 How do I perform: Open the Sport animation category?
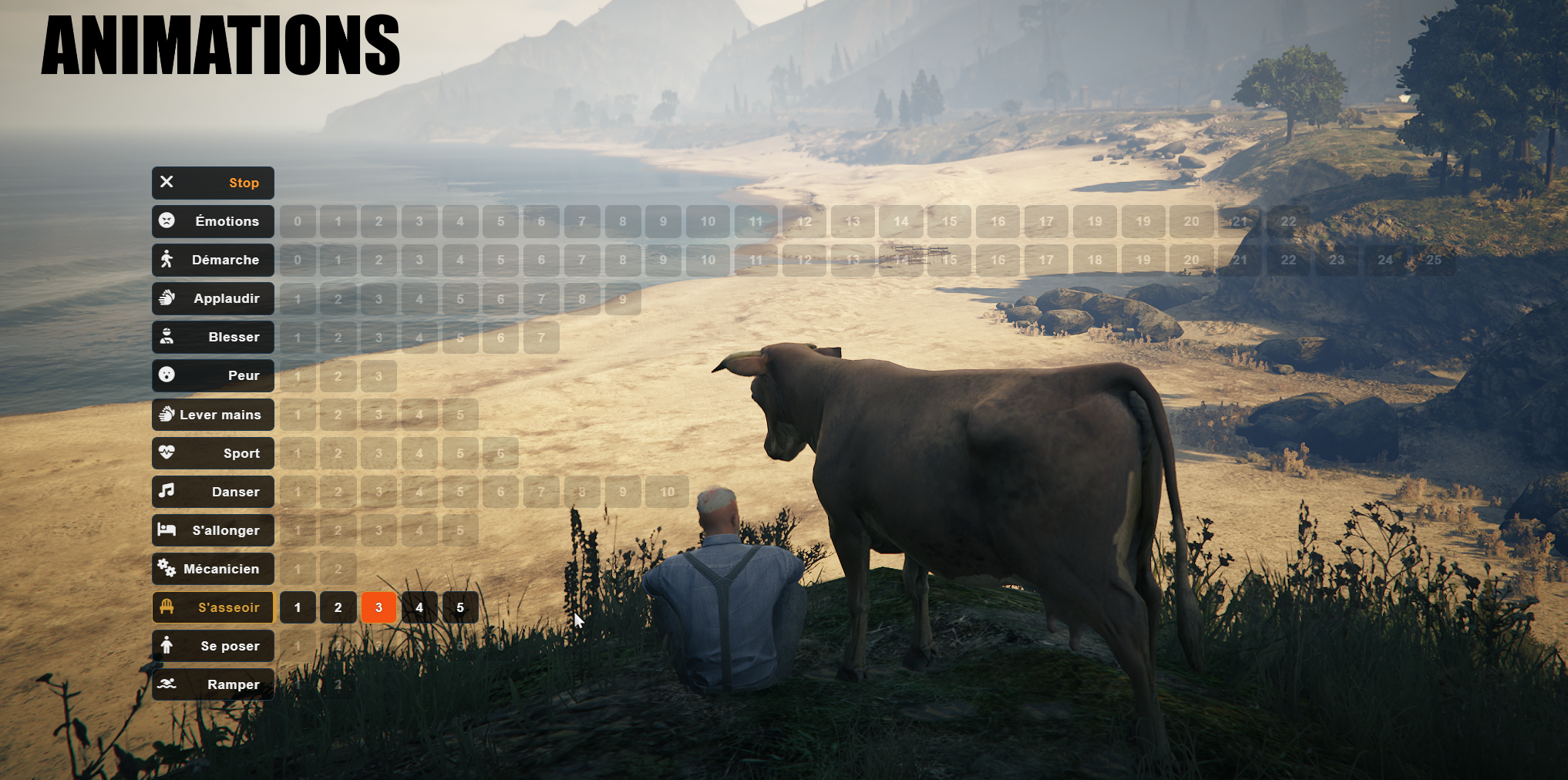[x=213, y=453]
